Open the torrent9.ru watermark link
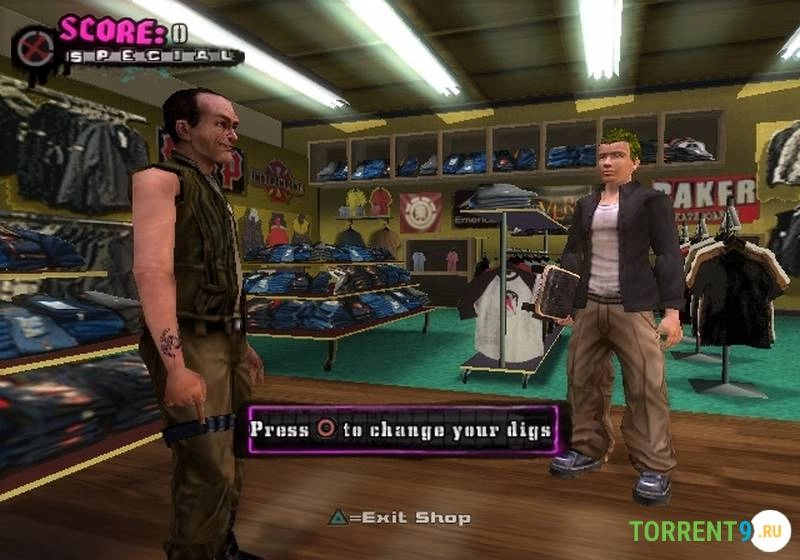The image size is (800, 560). (709, 530)
